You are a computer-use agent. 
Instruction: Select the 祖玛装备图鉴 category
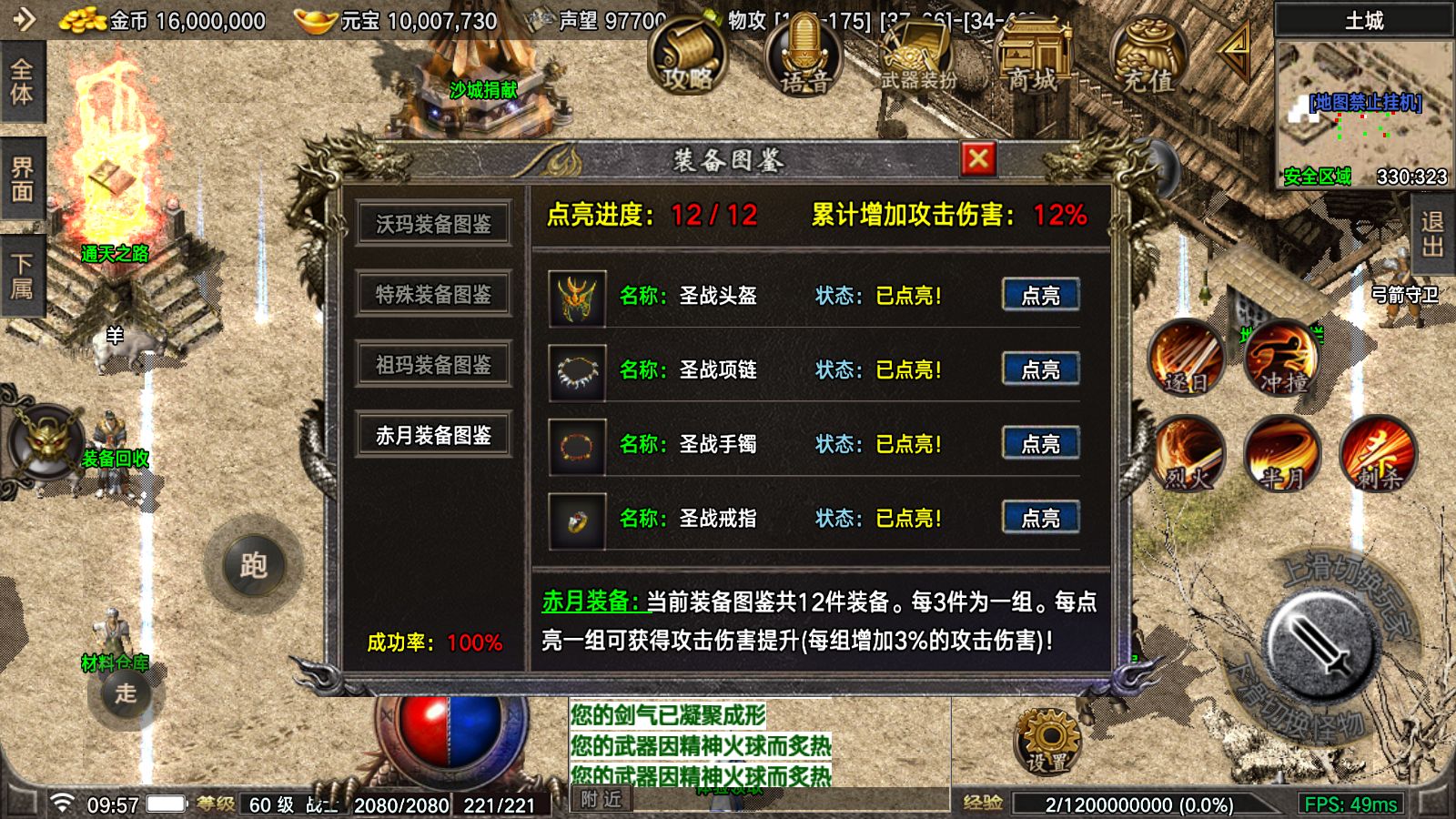(x=433, y=364)
